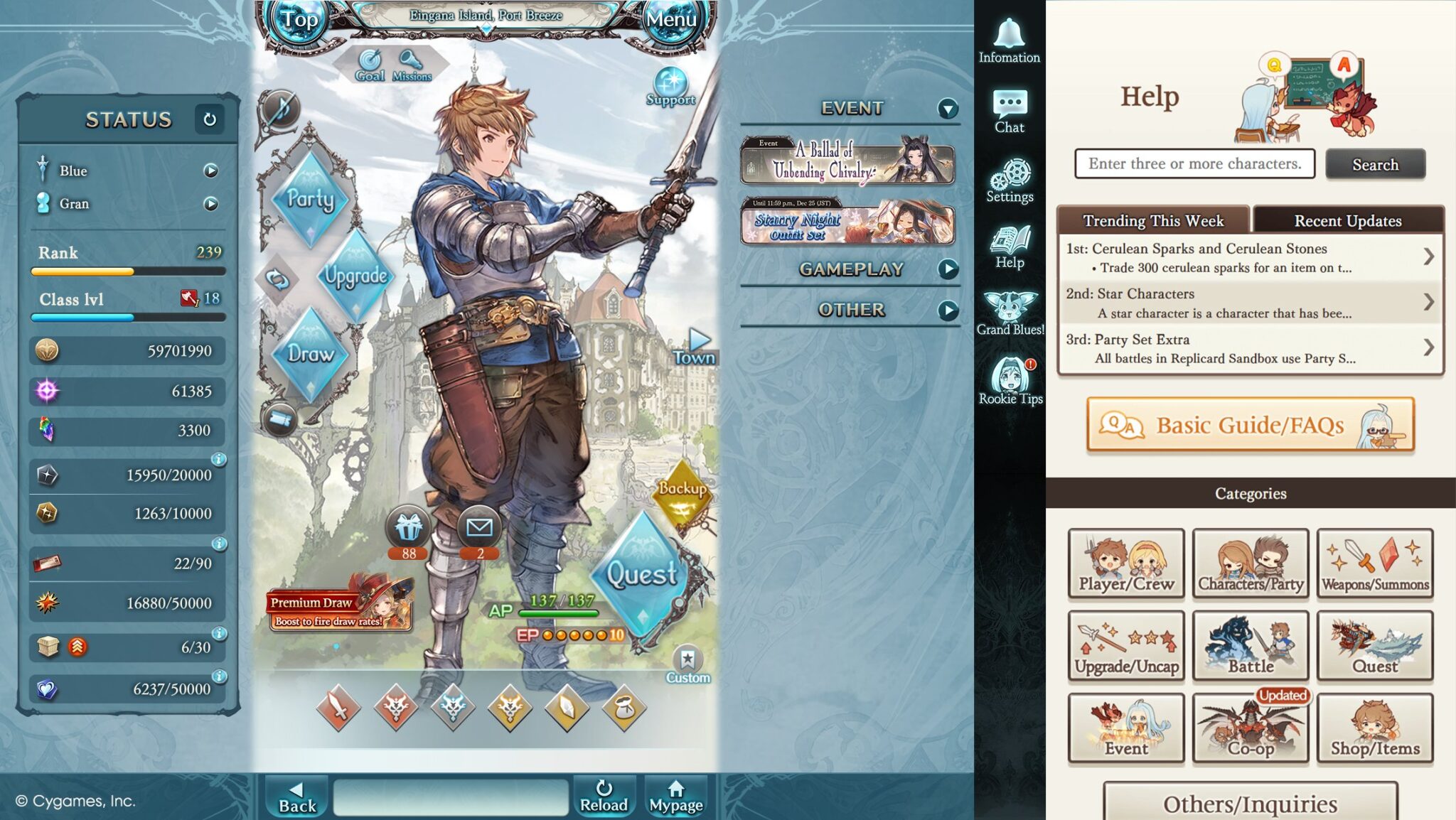The height and width of the screenshot is (820, 1456).
Task: Open the Grand Blues! comic
Action: click(x=1010, y=313)
